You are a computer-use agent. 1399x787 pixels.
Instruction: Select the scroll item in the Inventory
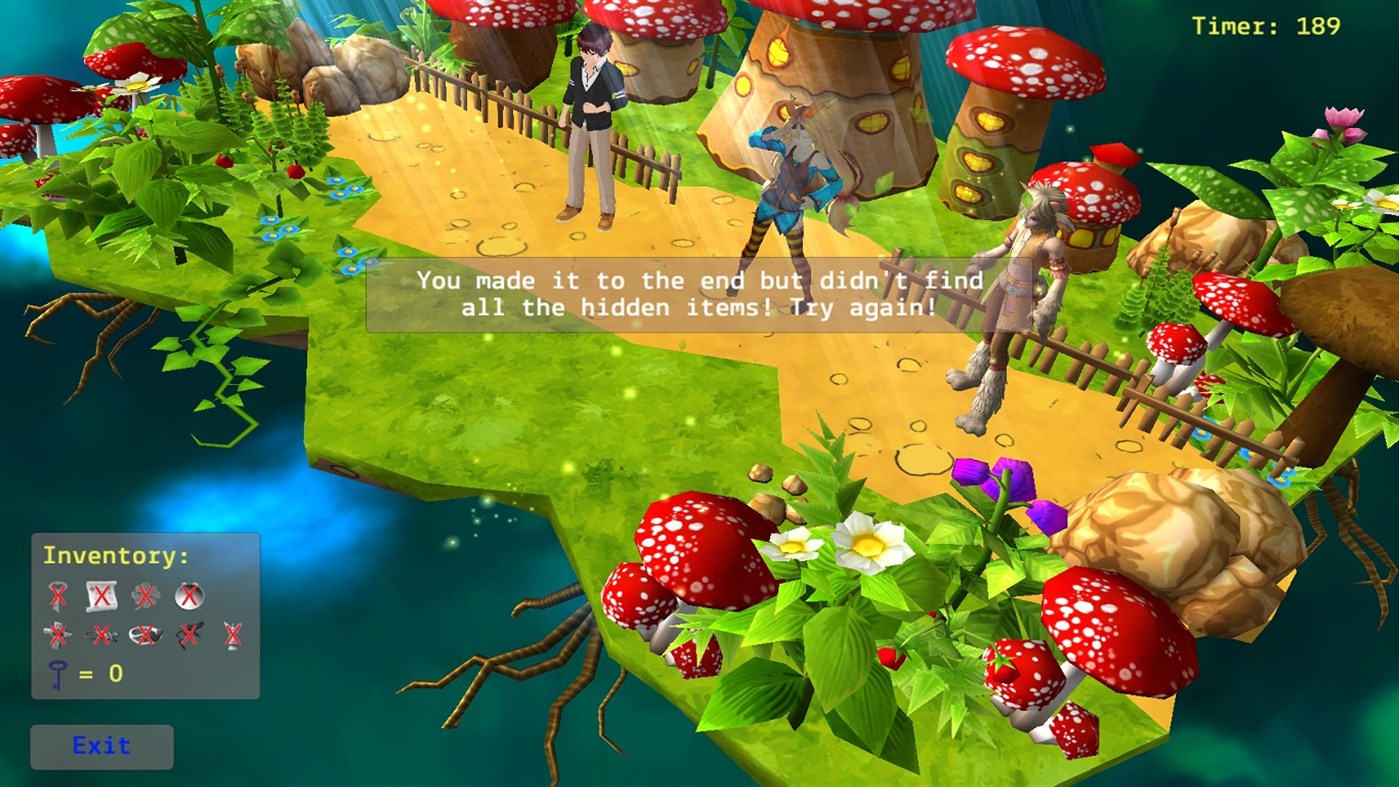102,596
